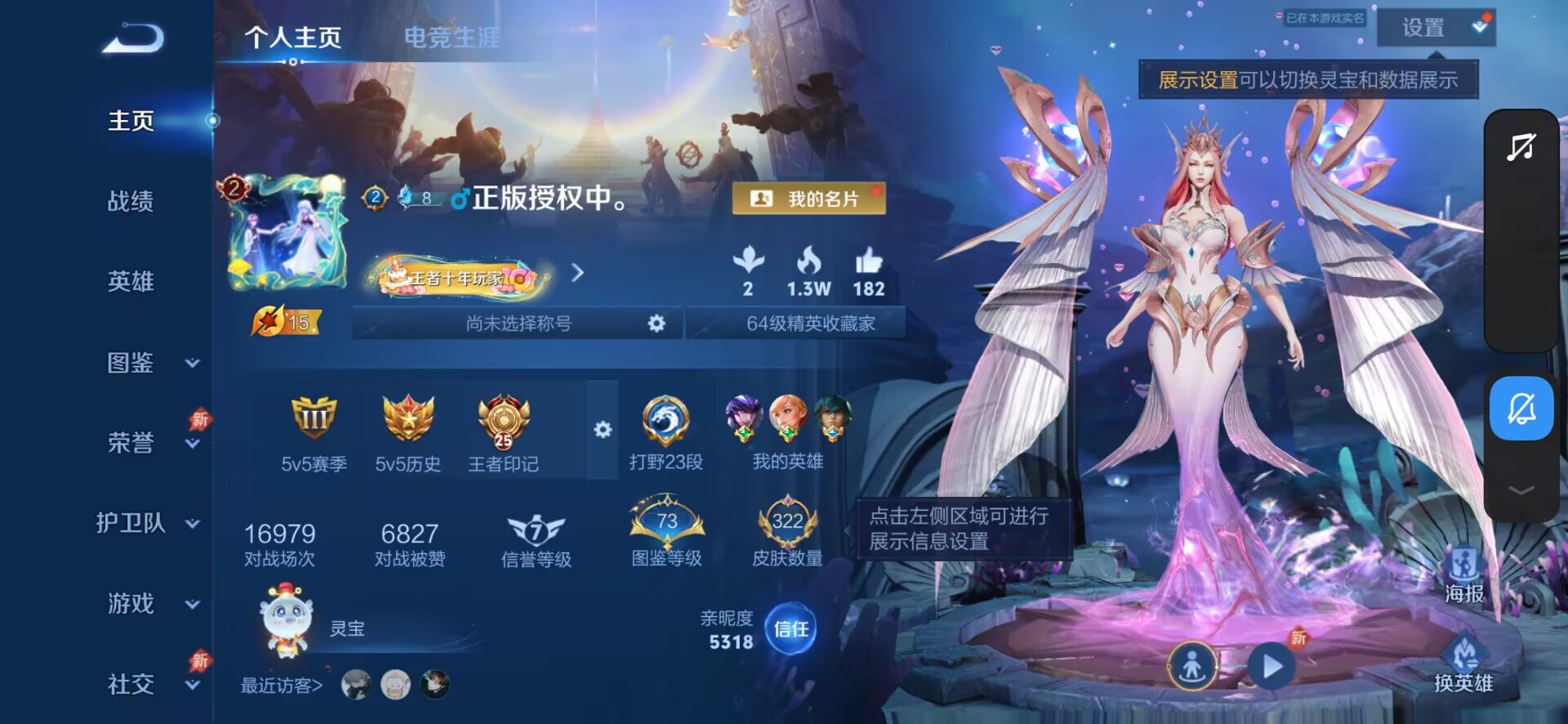
Task: Select 社交 in the left sidebar
Action: [x=131, y=684]
